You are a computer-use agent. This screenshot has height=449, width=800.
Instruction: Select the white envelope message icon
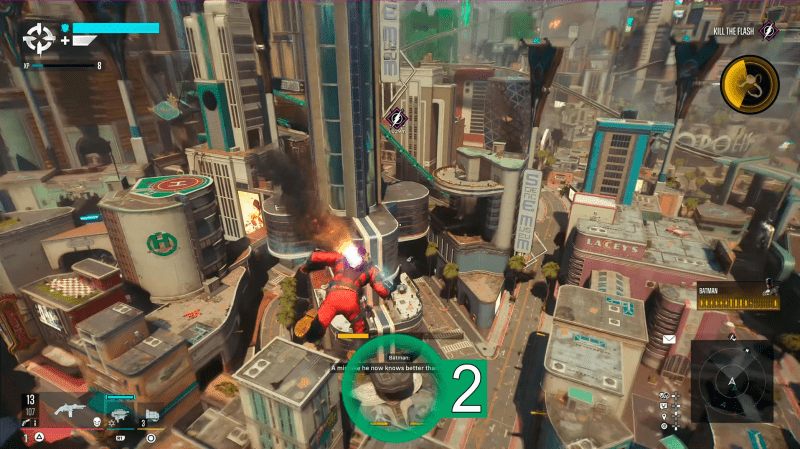(669, 340)
